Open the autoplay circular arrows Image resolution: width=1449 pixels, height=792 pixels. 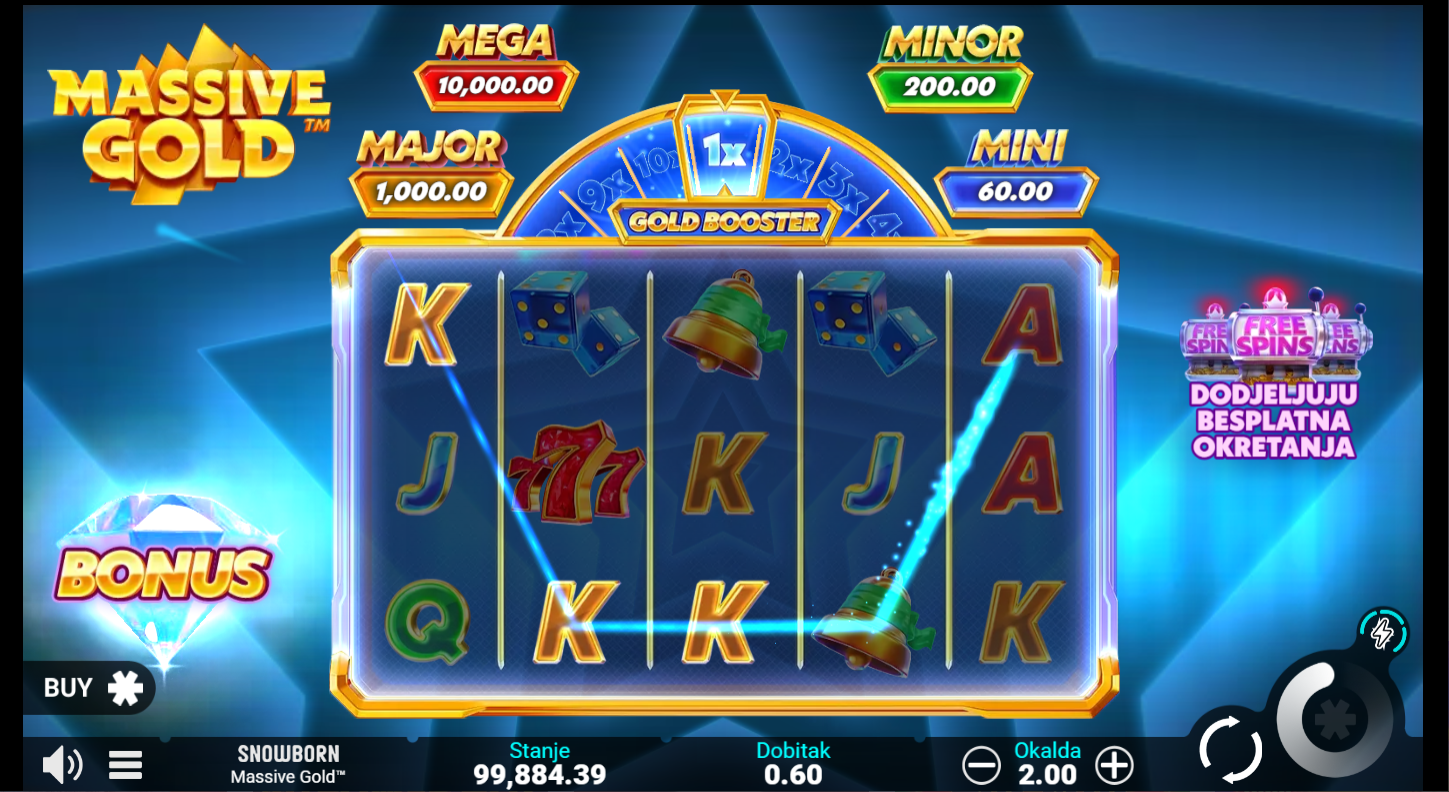click(1230, 749)
